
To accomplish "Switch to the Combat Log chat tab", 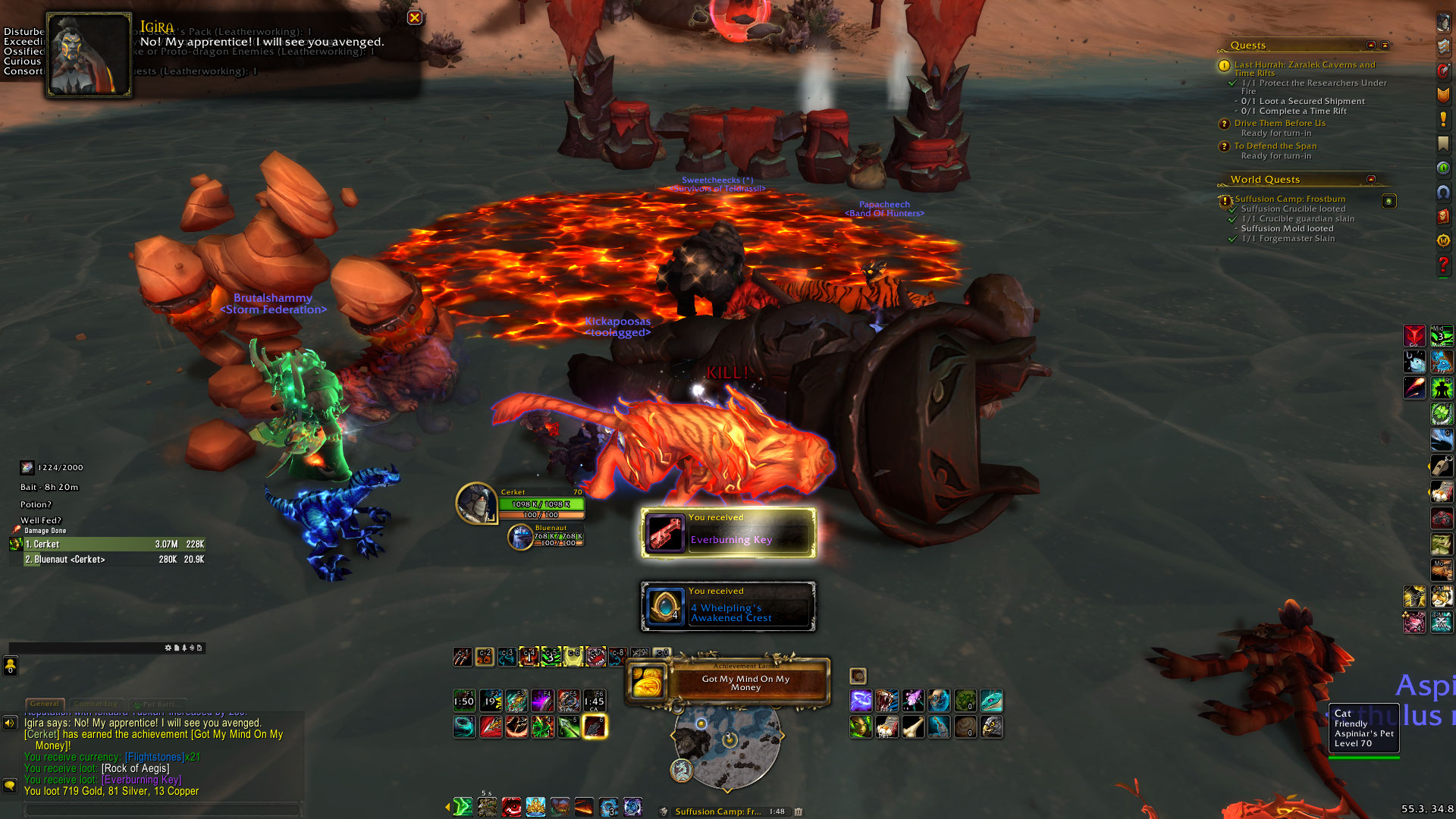I will pos(96,704).
